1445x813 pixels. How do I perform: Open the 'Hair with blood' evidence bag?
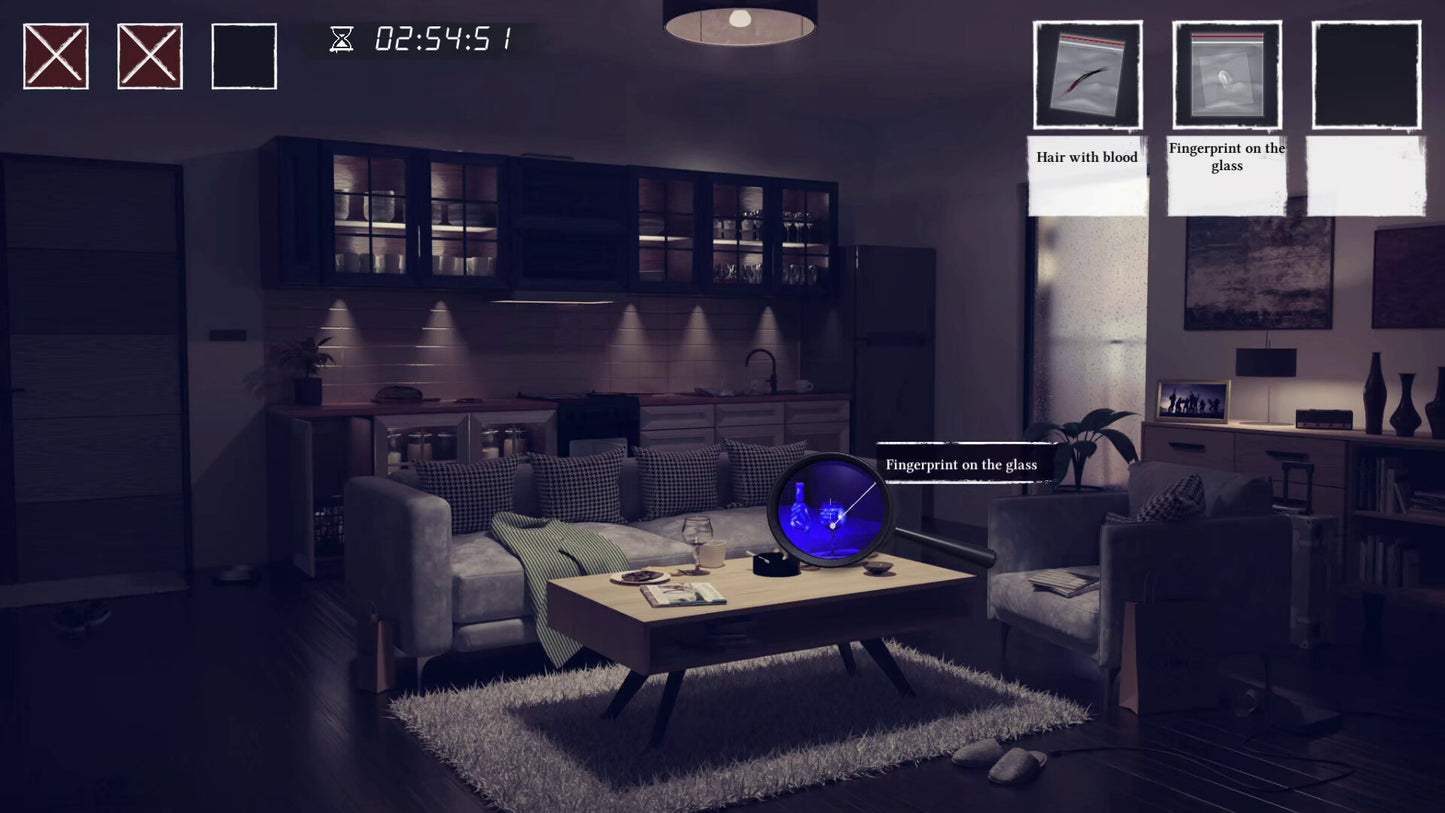(1087, 76)
